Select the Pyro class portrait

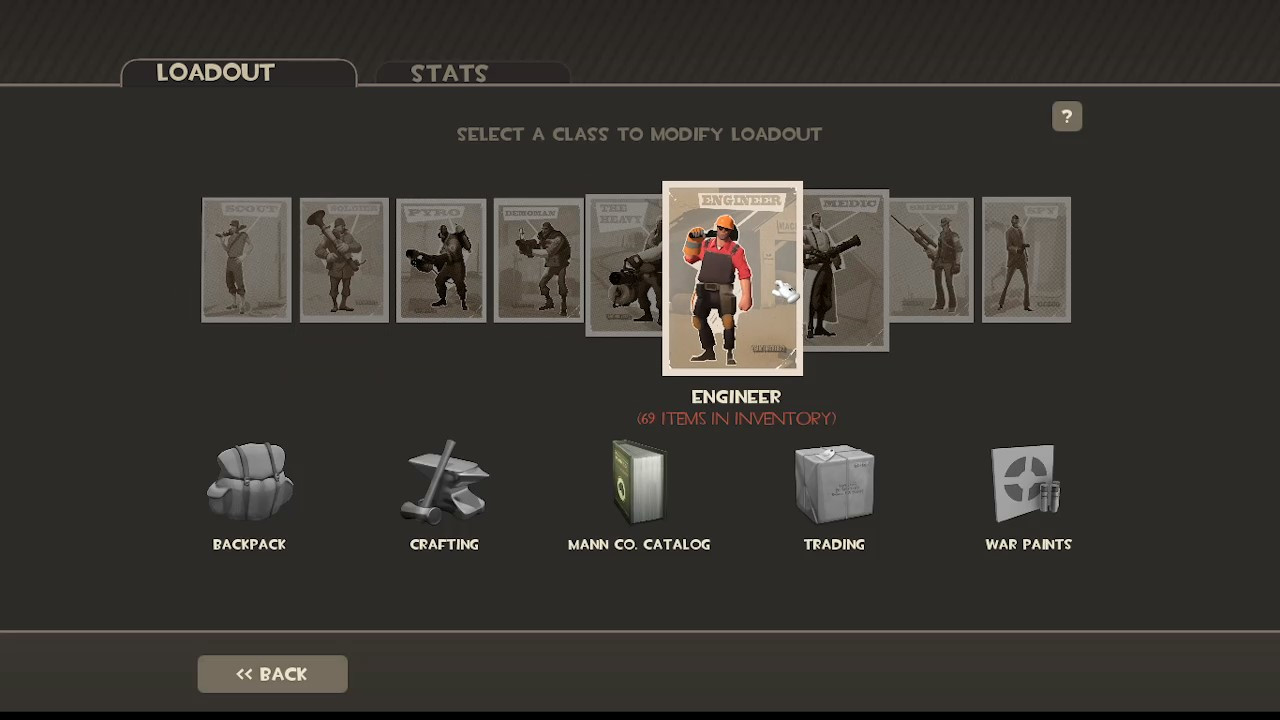[441, 259]
